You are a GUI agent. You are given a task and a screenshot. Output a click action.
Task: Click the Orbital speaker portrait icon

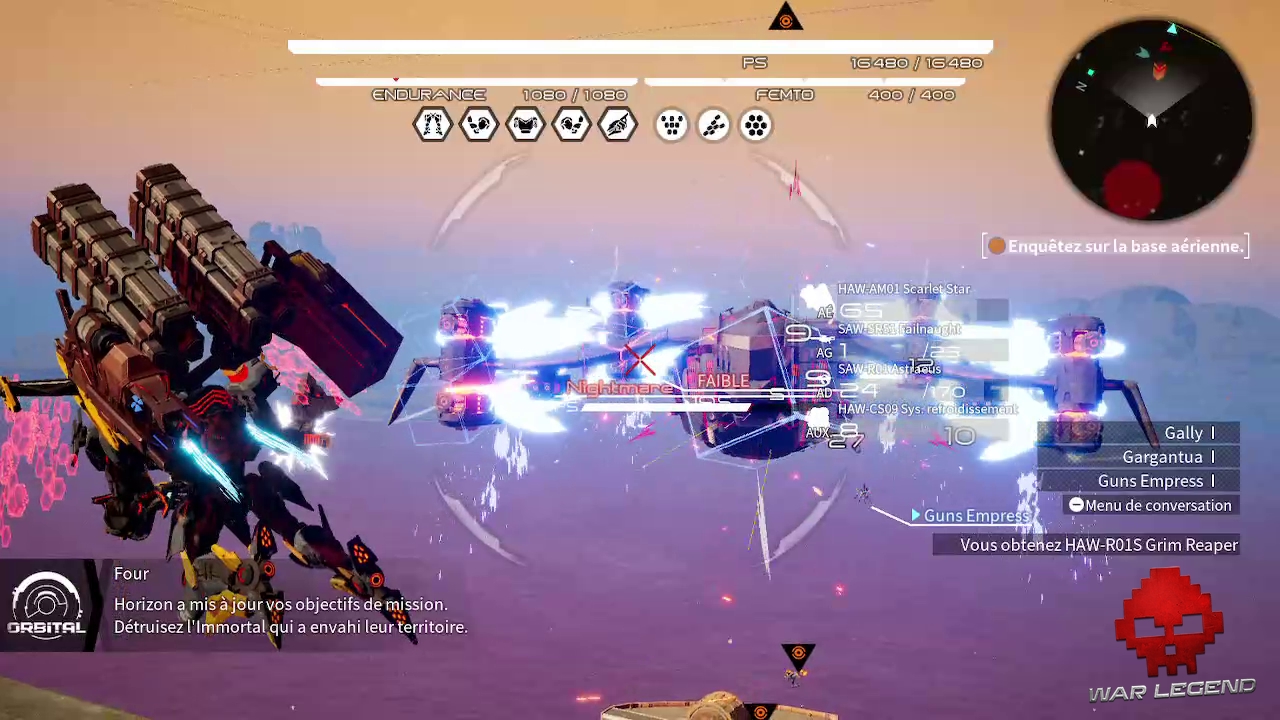pos(47,605)
